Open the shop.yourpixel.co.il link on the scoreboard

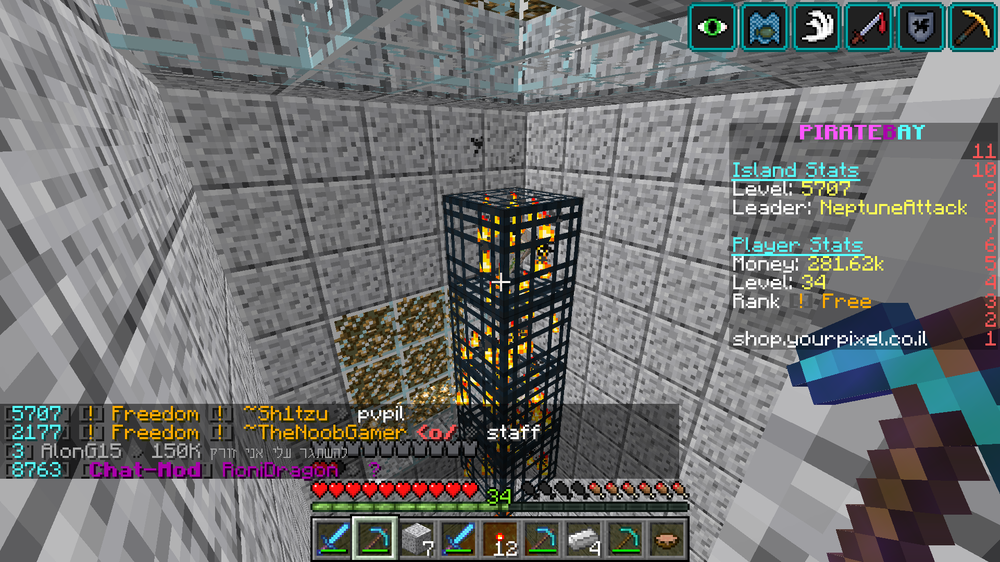point(829,339)
